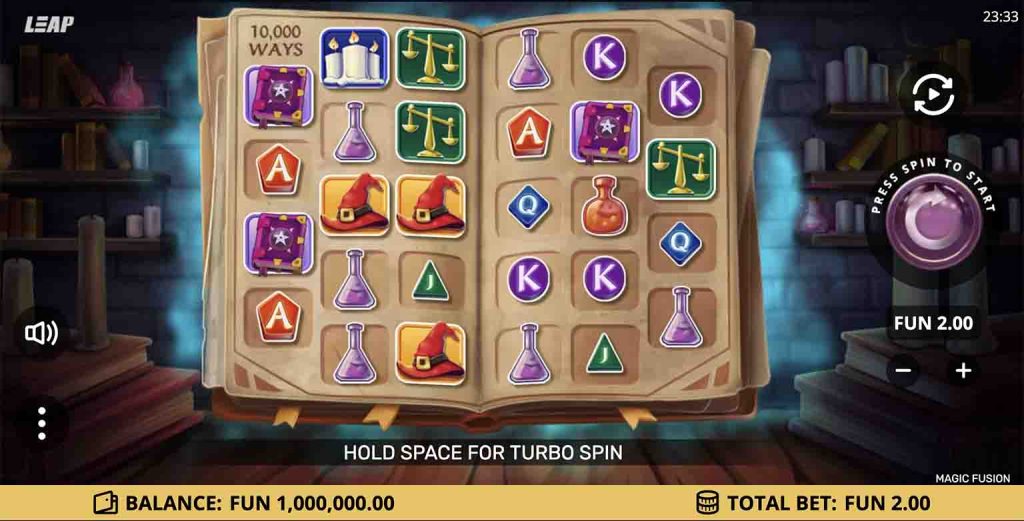Click the balance wallet icon
The width and height of the screenshot is (1024, 521).
tap(105, 503)
